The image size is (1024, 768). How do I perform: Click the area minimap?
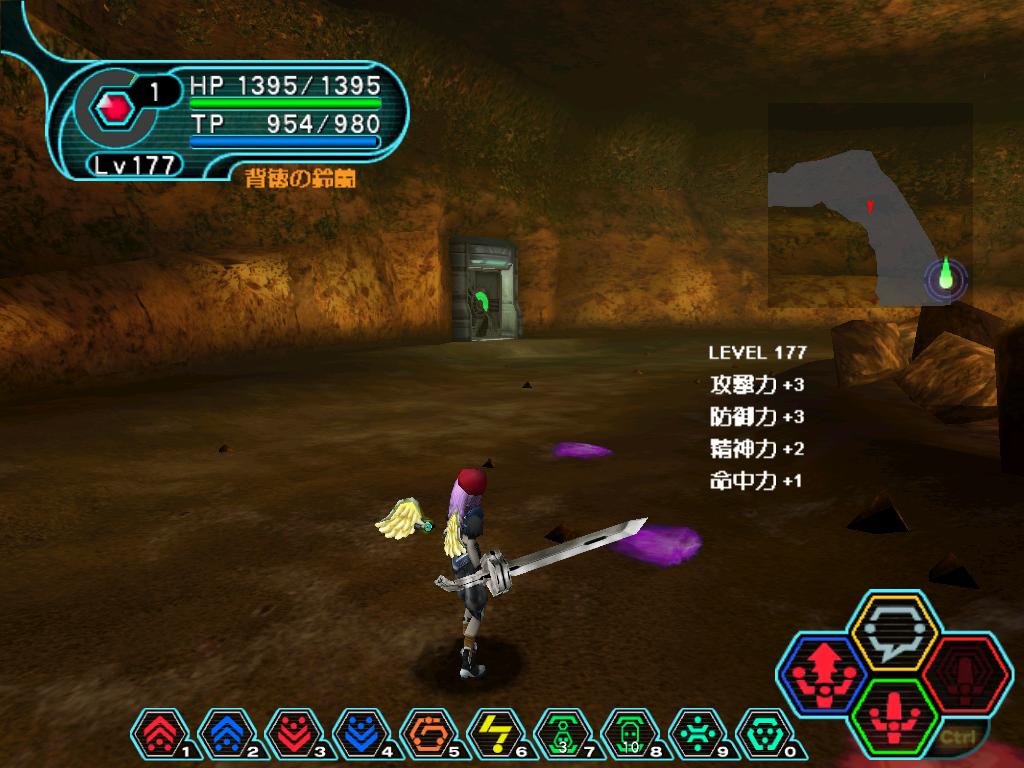[x=869, y=204]
